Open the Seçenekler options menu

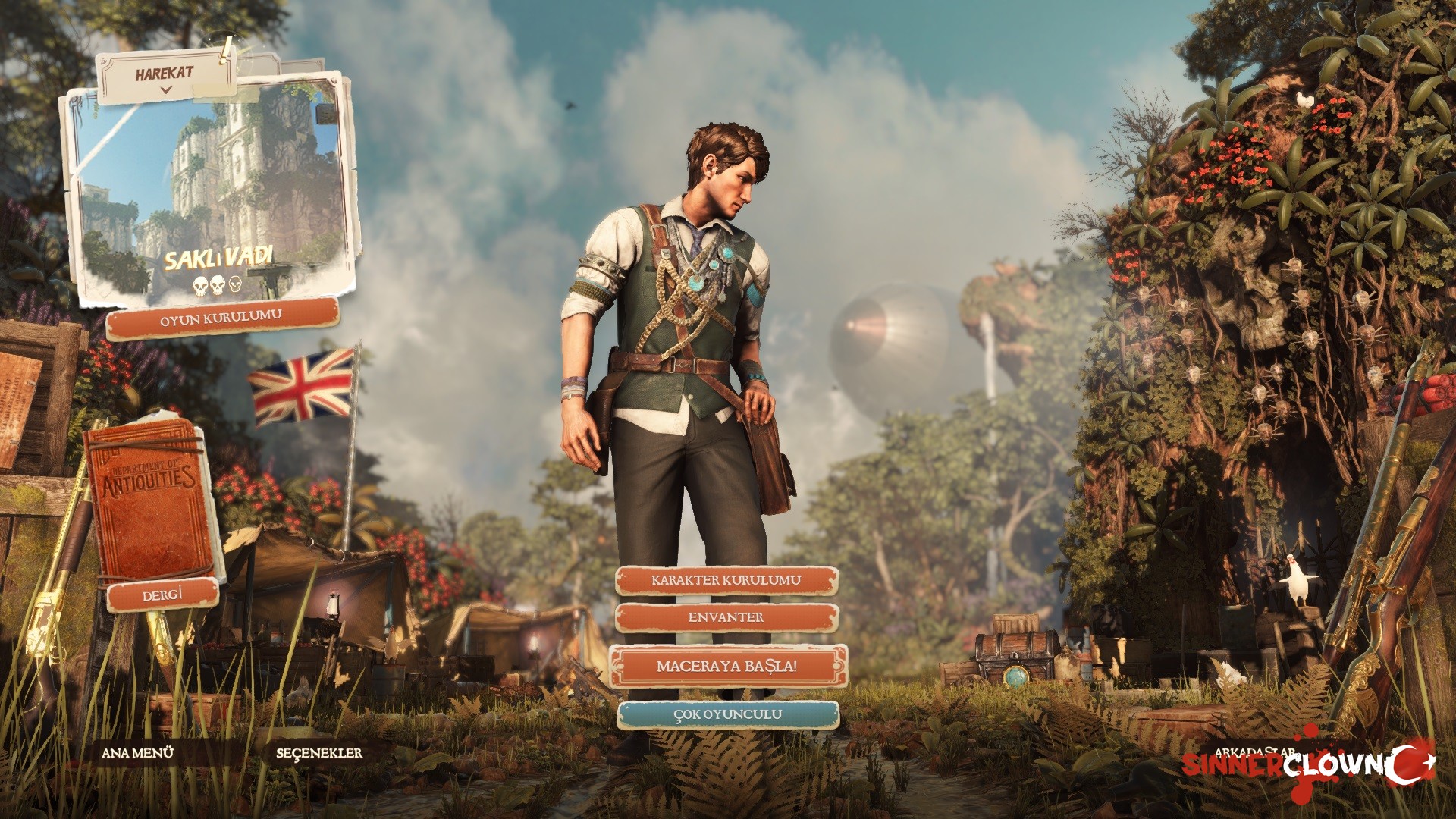pyautogui.click(x=319, y=753)
